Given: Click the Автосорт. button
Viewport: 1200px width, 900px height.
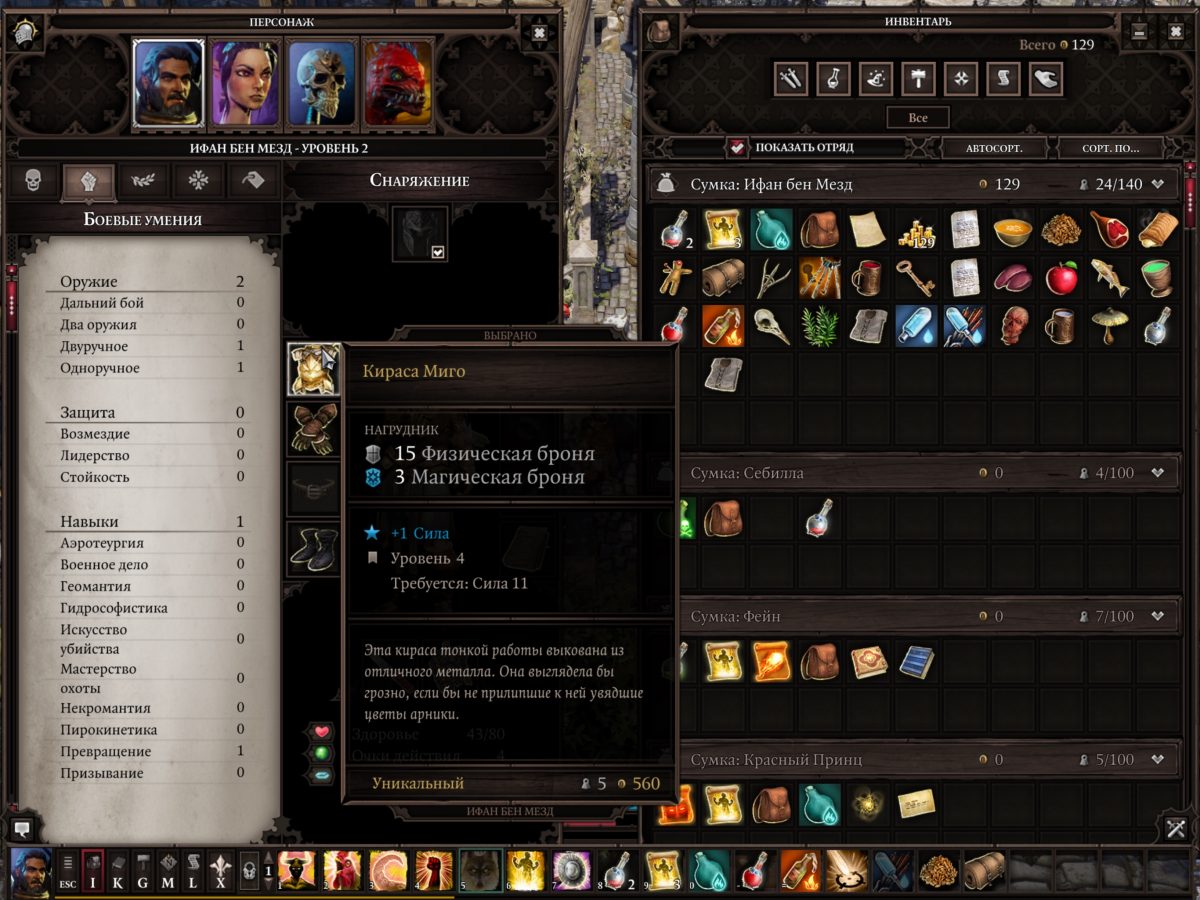Looking at the screenshot, I should [x=993, y=148].
